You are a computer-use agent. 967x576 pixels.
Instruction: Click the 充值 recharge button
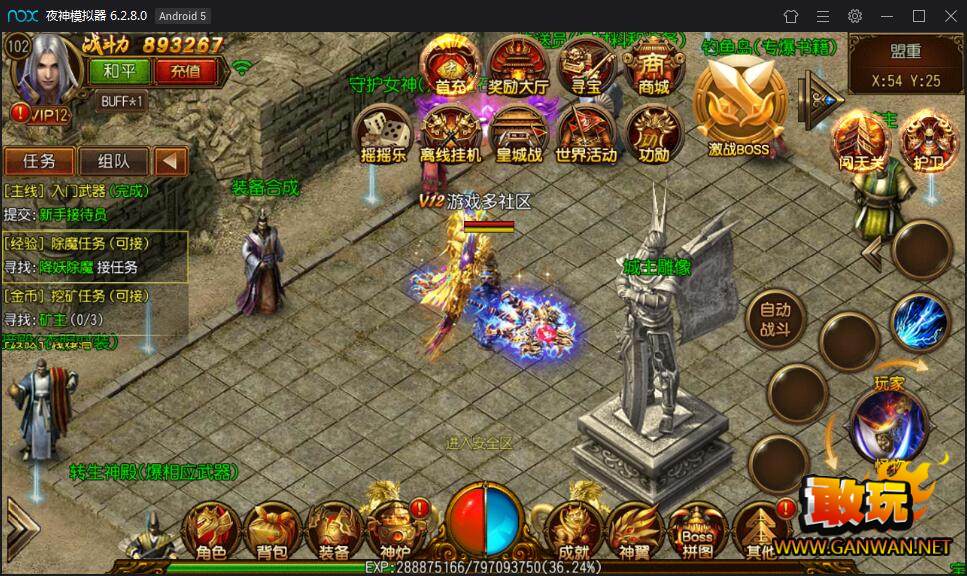click(x=185, y=71)
